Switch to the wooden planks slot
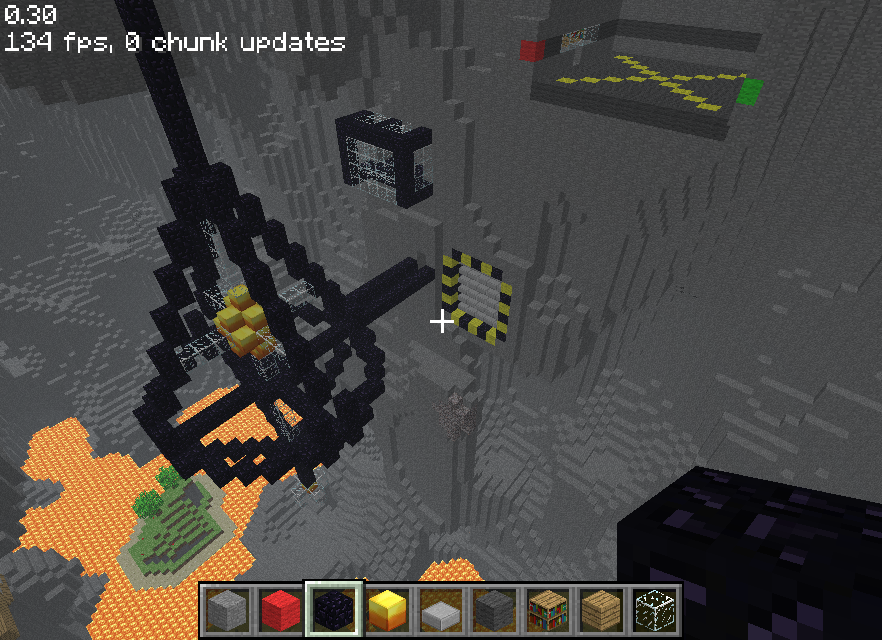 (x=601, y=609)
